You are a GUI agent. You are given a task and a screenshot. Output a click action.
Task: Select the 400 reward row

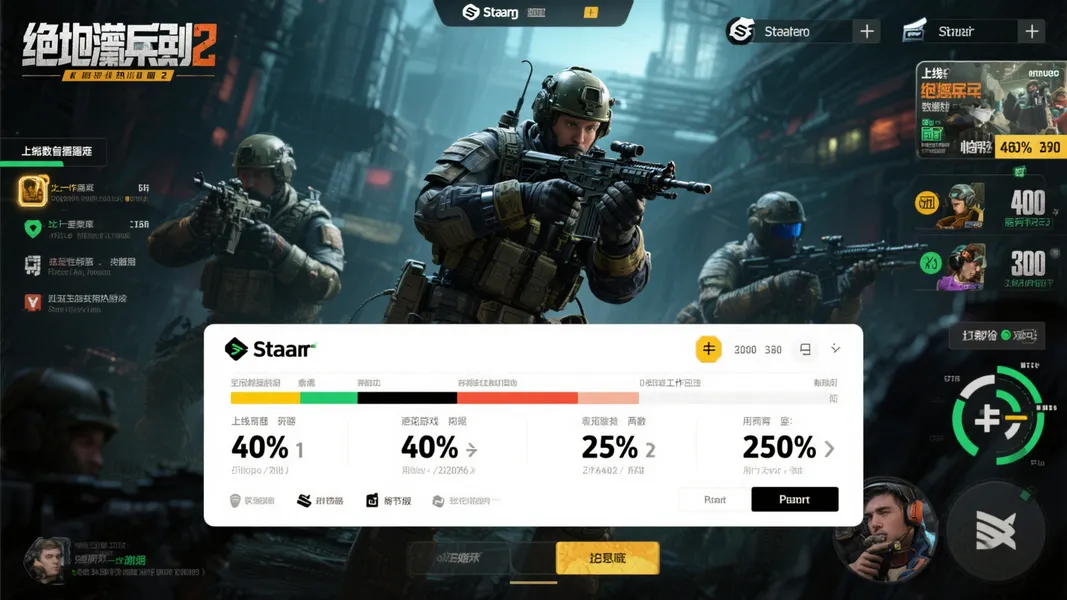(x=990, y=205)
